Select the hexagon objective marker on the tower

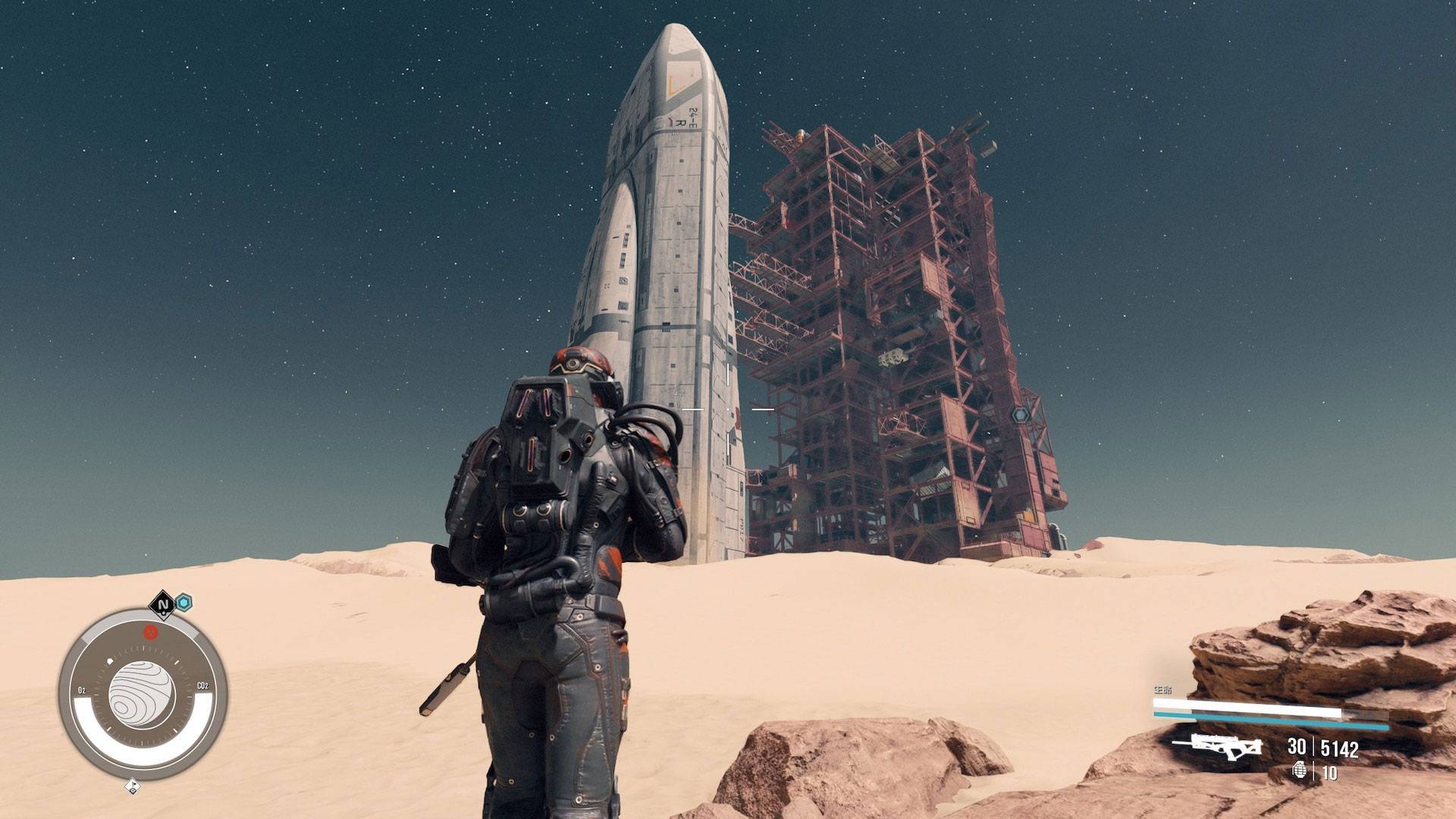click(x=1020, y=415)
